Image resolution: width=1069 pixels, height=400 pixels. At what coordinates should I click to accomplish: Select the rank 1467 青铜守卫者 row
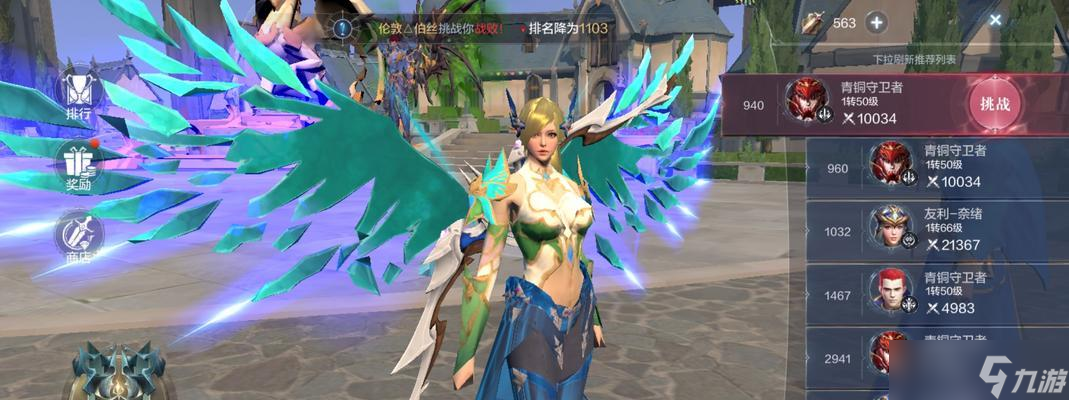click(937, 294)
